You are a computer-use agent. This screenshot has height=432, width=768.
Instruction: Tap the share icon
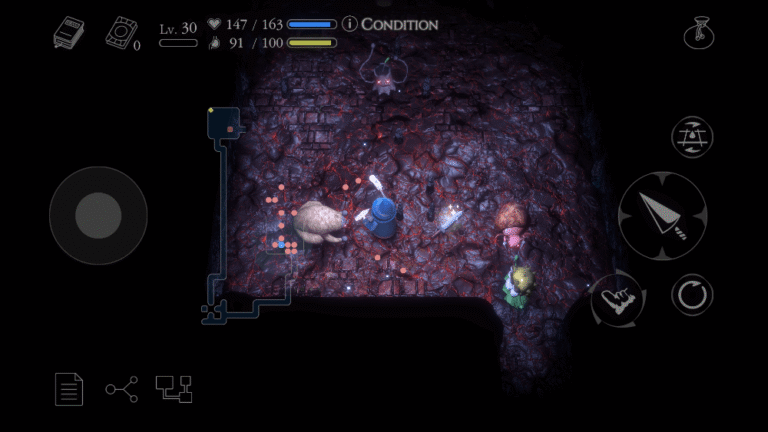pyautogui.click(x=121, y=388)
